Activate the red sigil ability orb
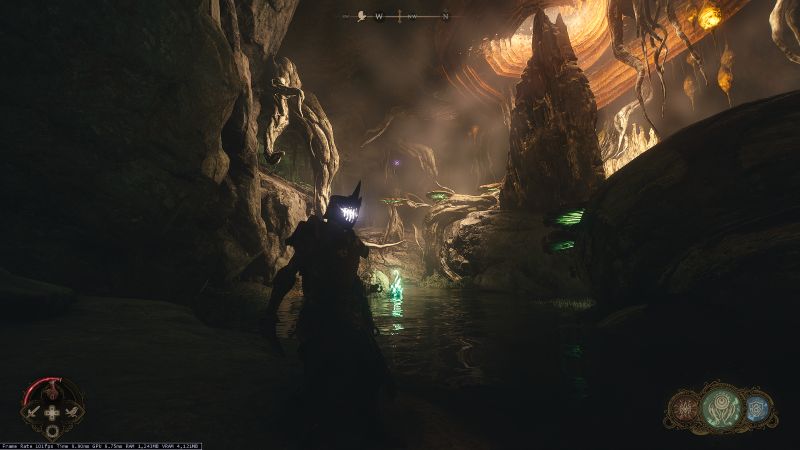 (685, 408)
